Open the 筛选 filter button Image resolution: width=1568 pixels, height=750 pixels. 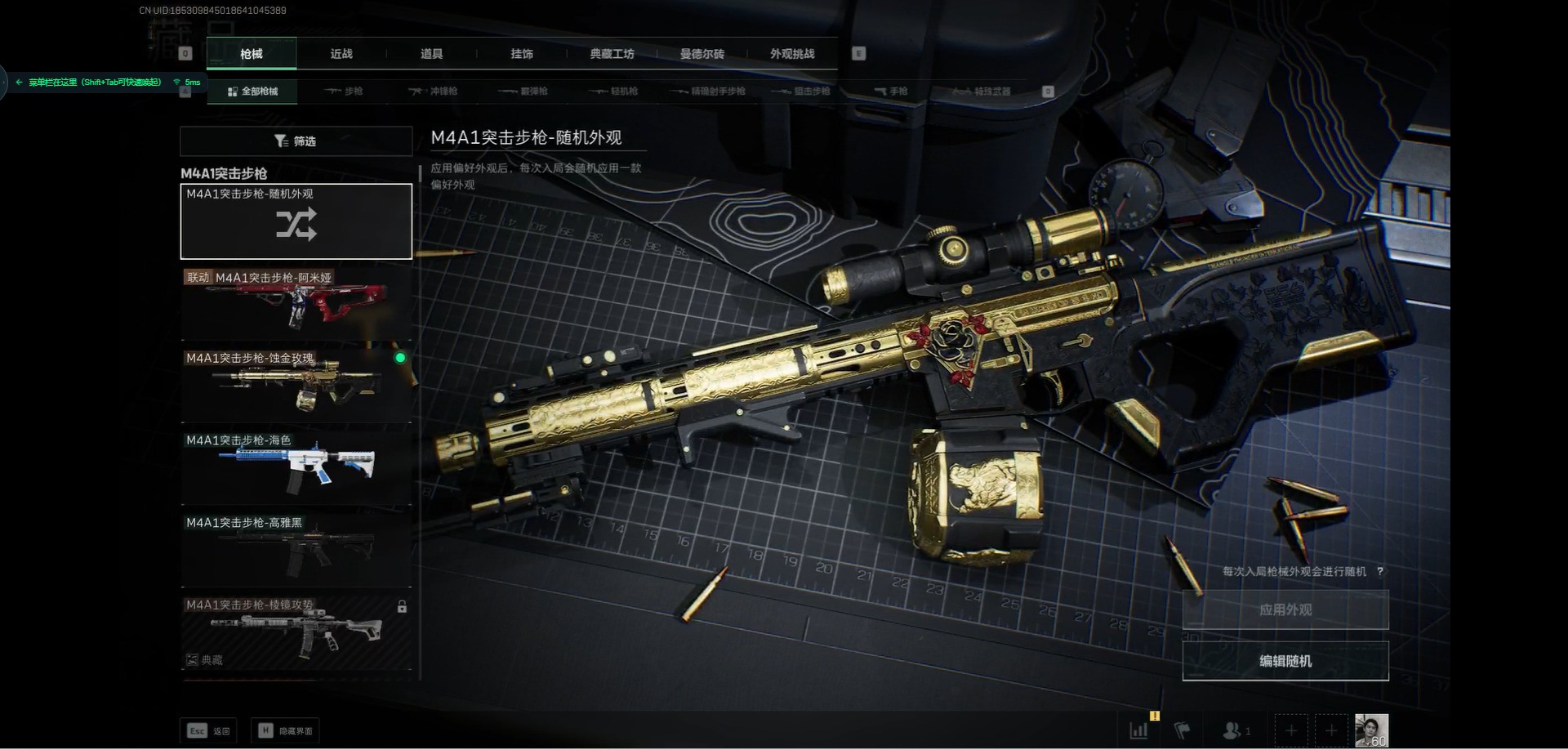296,141
